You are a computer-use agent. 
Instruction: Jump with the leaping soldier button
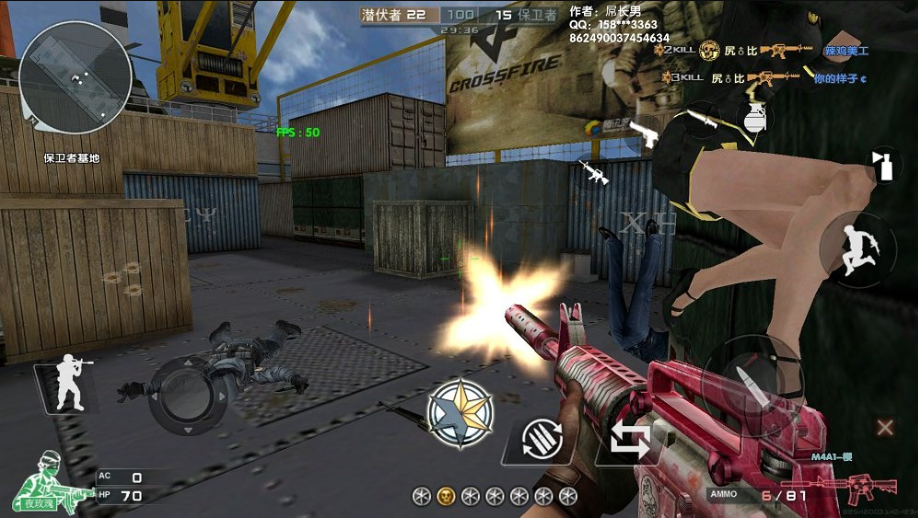[855, 246]
